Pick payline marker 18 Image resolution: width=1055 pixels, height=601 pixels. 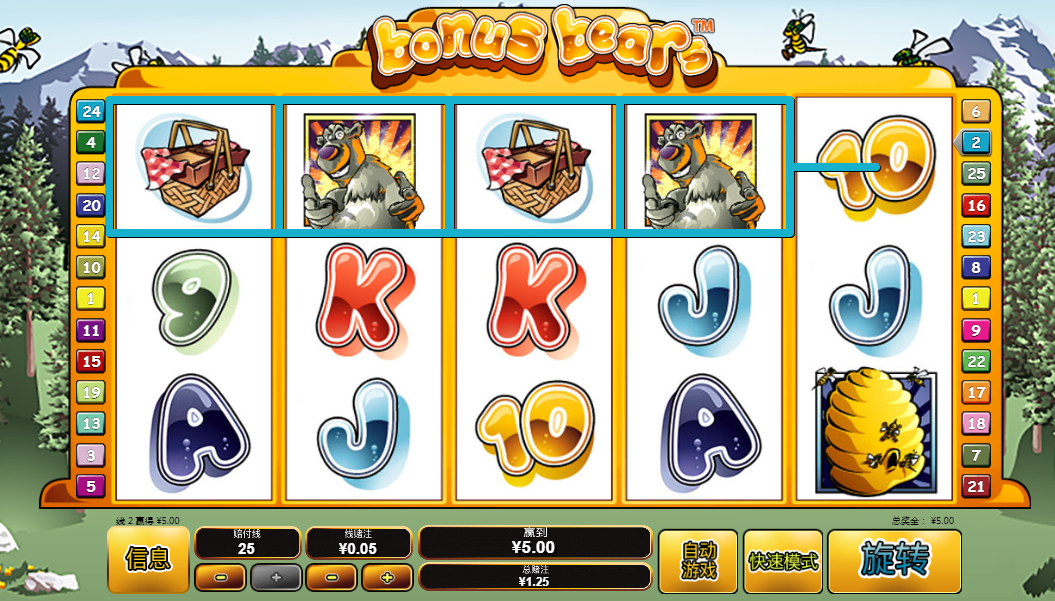pyautogui.click(x=975, y=423)
